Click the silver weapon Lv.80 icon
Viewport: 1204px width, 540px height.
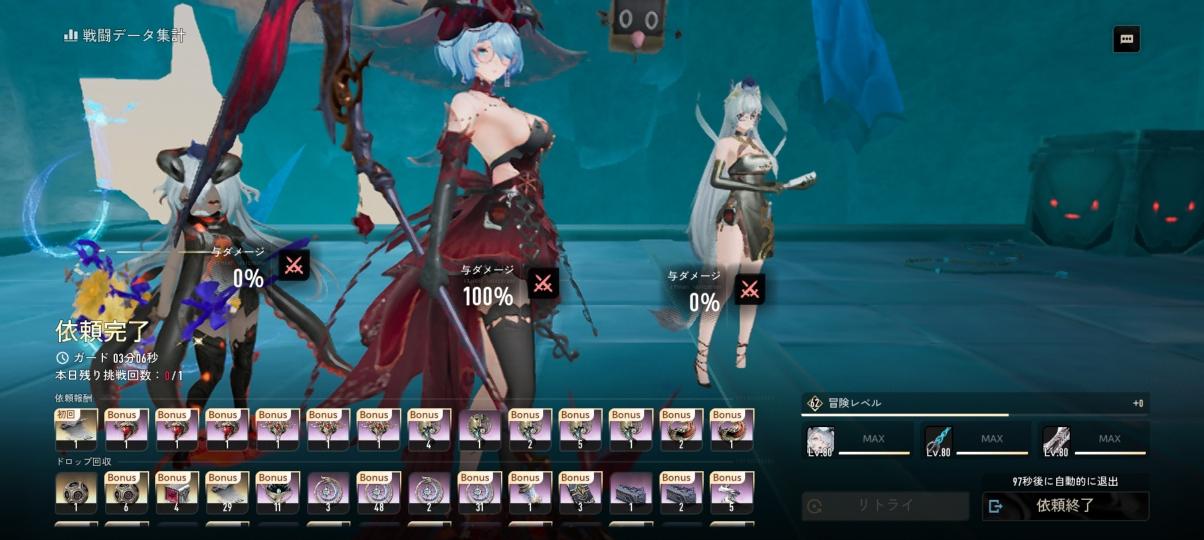pyautogui.click(x=1056, y=441)
